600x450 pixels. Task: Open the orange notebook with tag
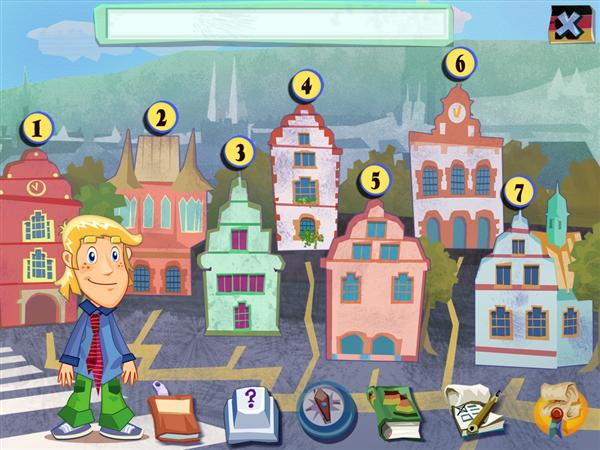(174, 412)
